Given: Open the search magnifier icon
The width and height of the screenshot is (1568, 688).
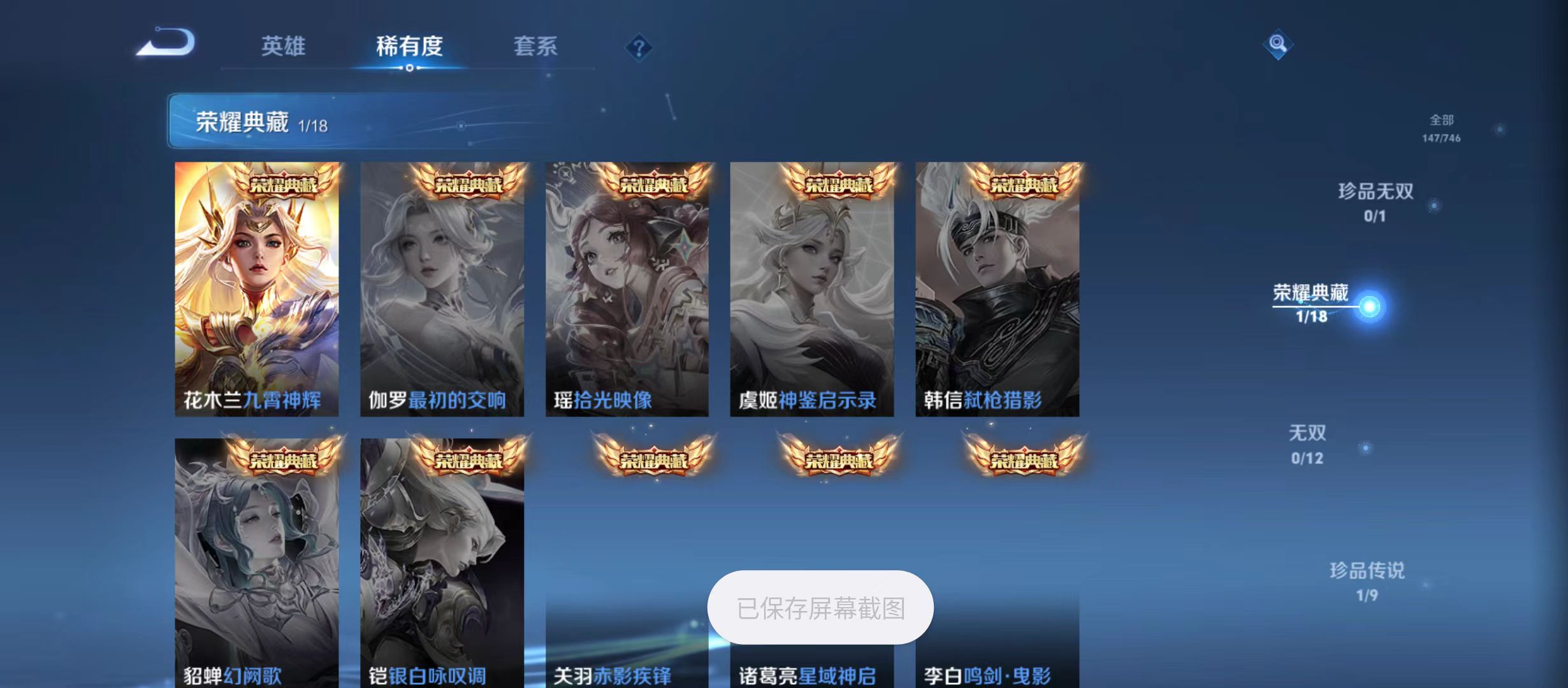Looking at the screenshot, I should [1279, 45].
